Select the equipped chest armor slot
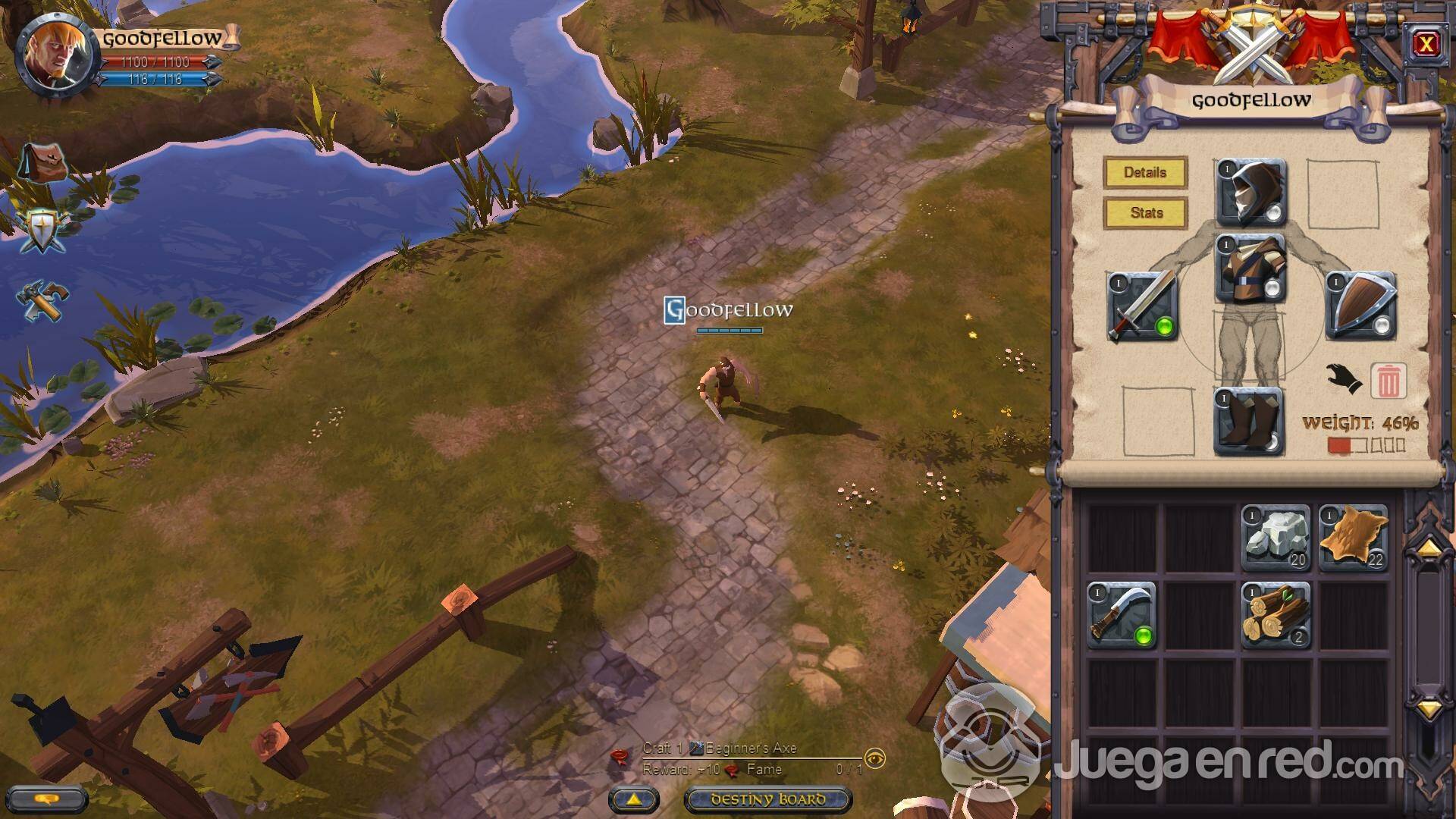1456x819 pixels. point(1251,269)
